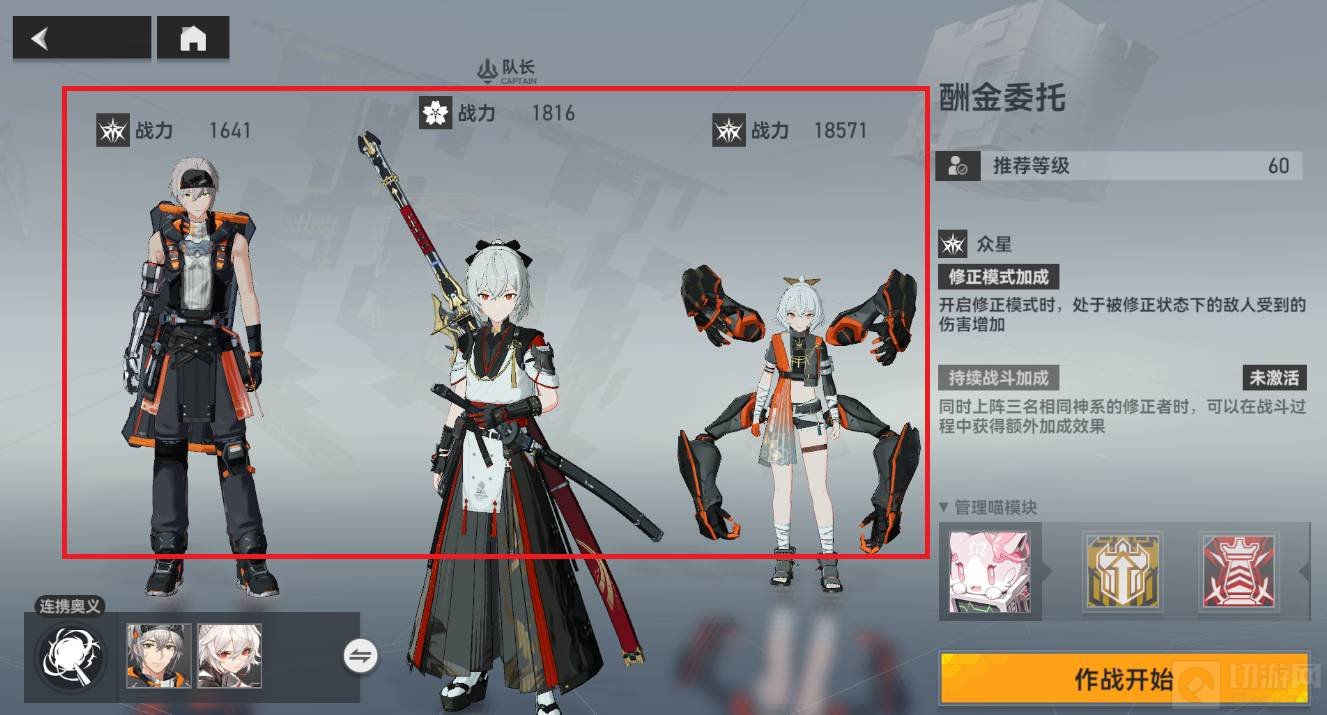Go back using the arrow button
The image size is (1327, 715).
click(81, 39)
